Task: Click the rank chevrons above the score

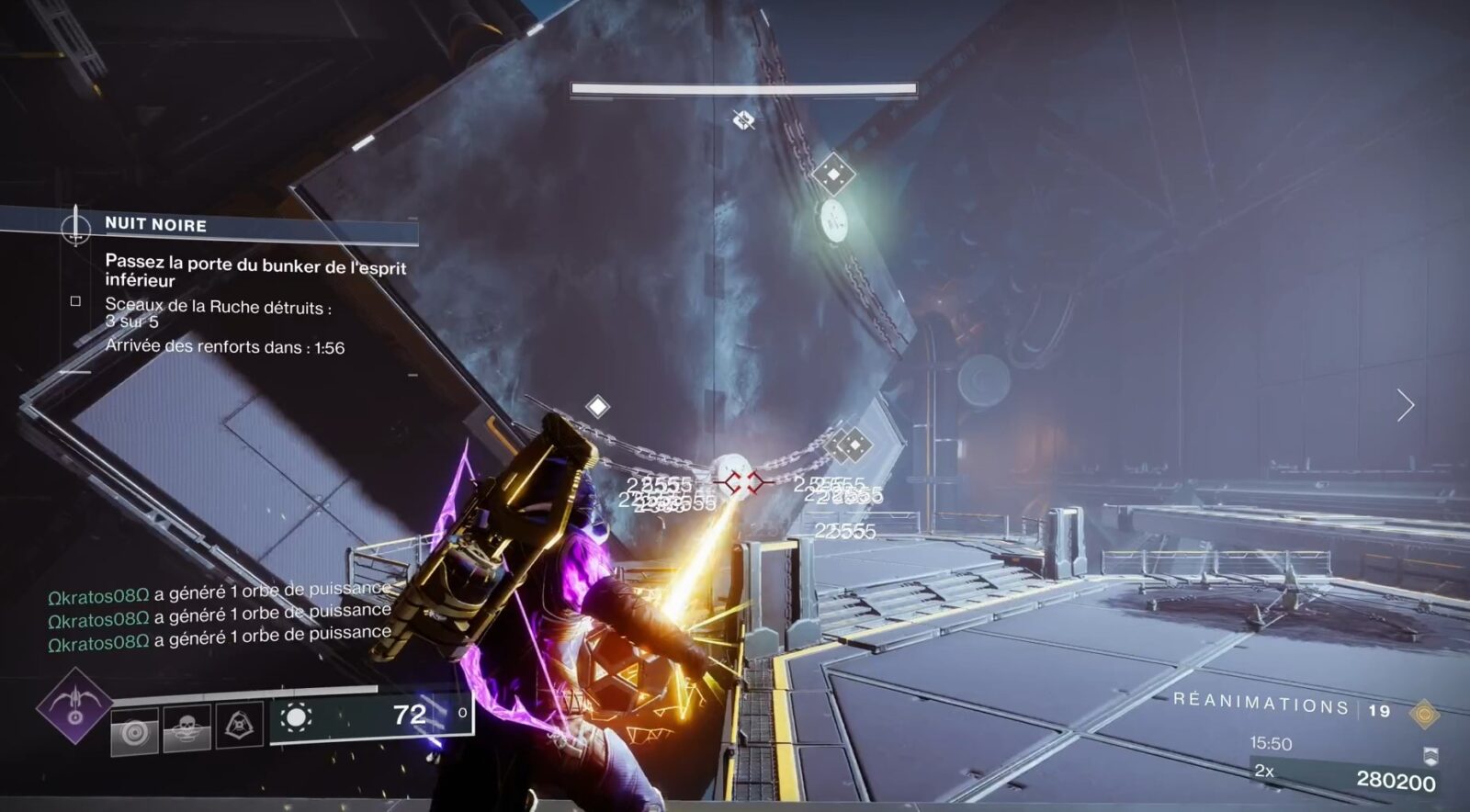Action: point(1430,757)
